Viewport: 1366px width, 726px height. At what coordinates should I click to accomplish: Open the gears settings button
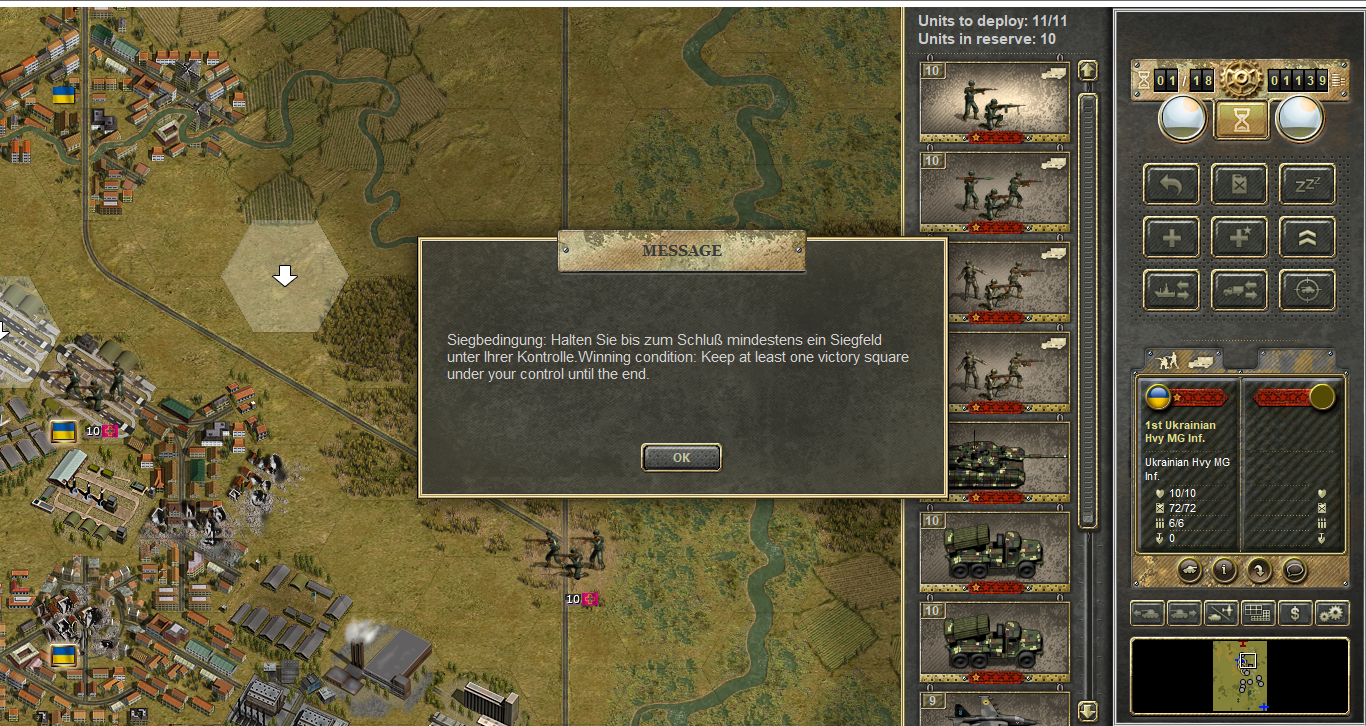[x=1331, y=613]
